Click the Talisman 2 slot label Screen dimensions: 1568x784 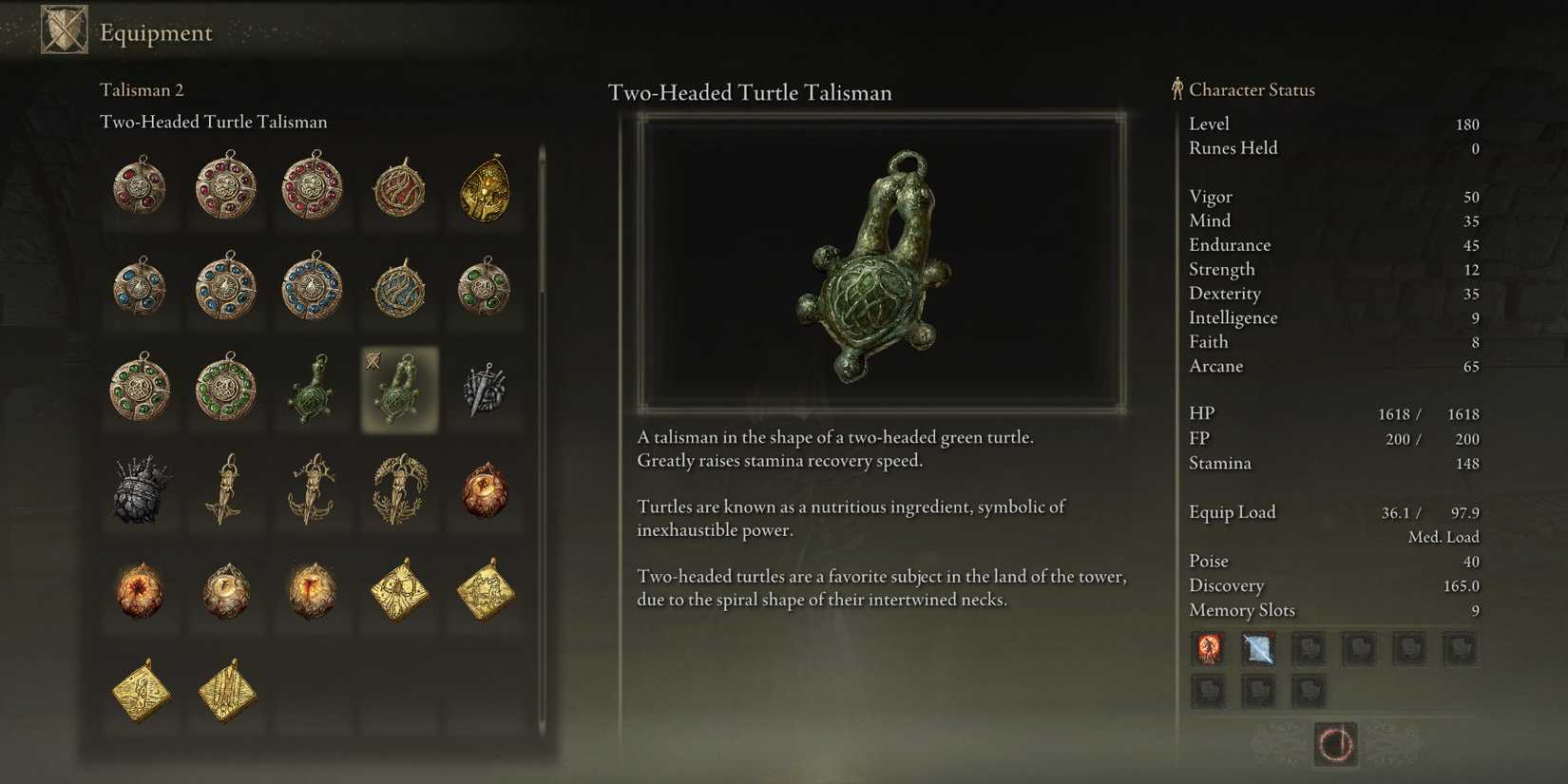pos(143,90)
